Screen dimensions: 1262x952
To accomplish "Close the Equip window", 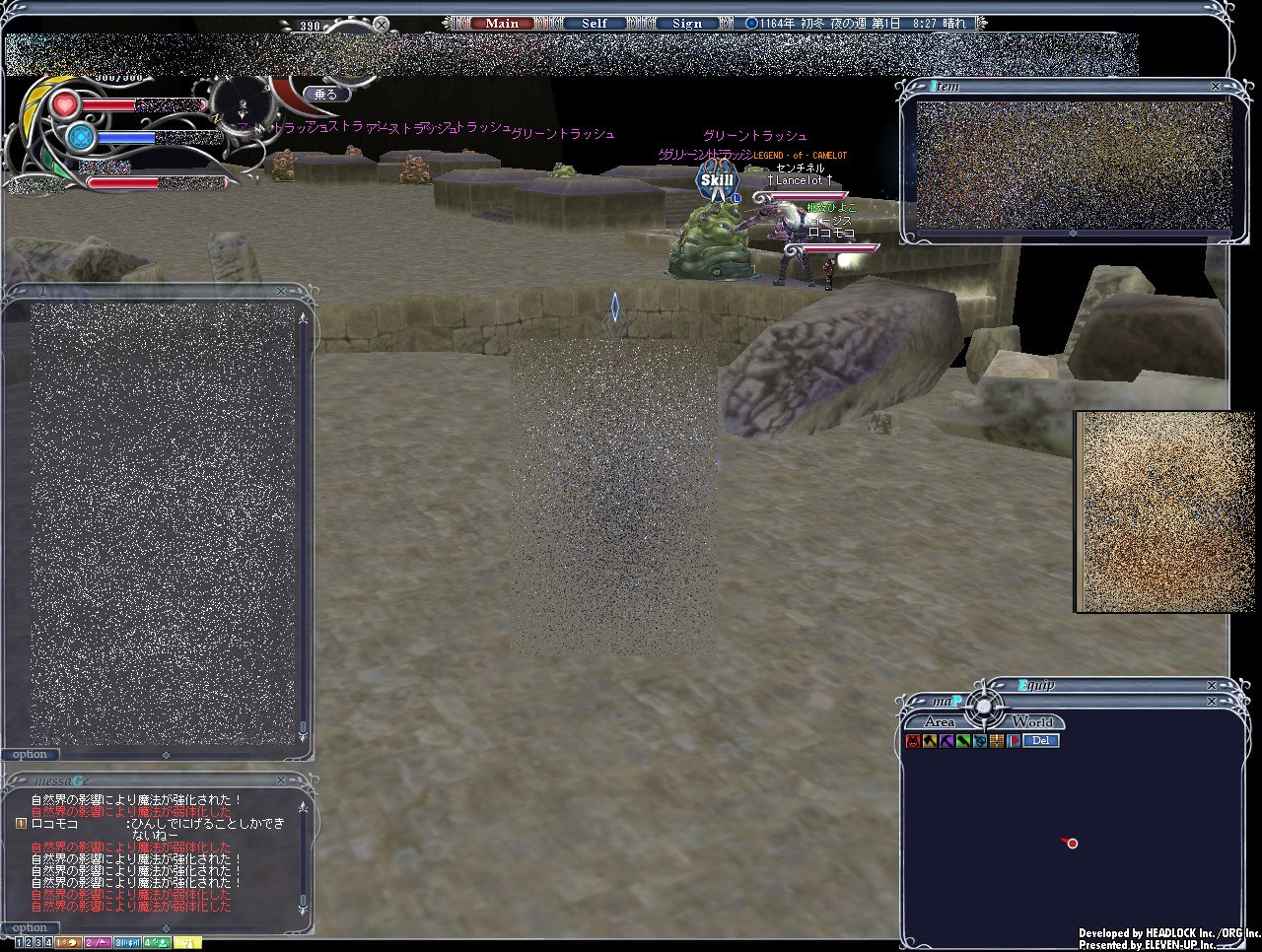I will point(1212,685).
